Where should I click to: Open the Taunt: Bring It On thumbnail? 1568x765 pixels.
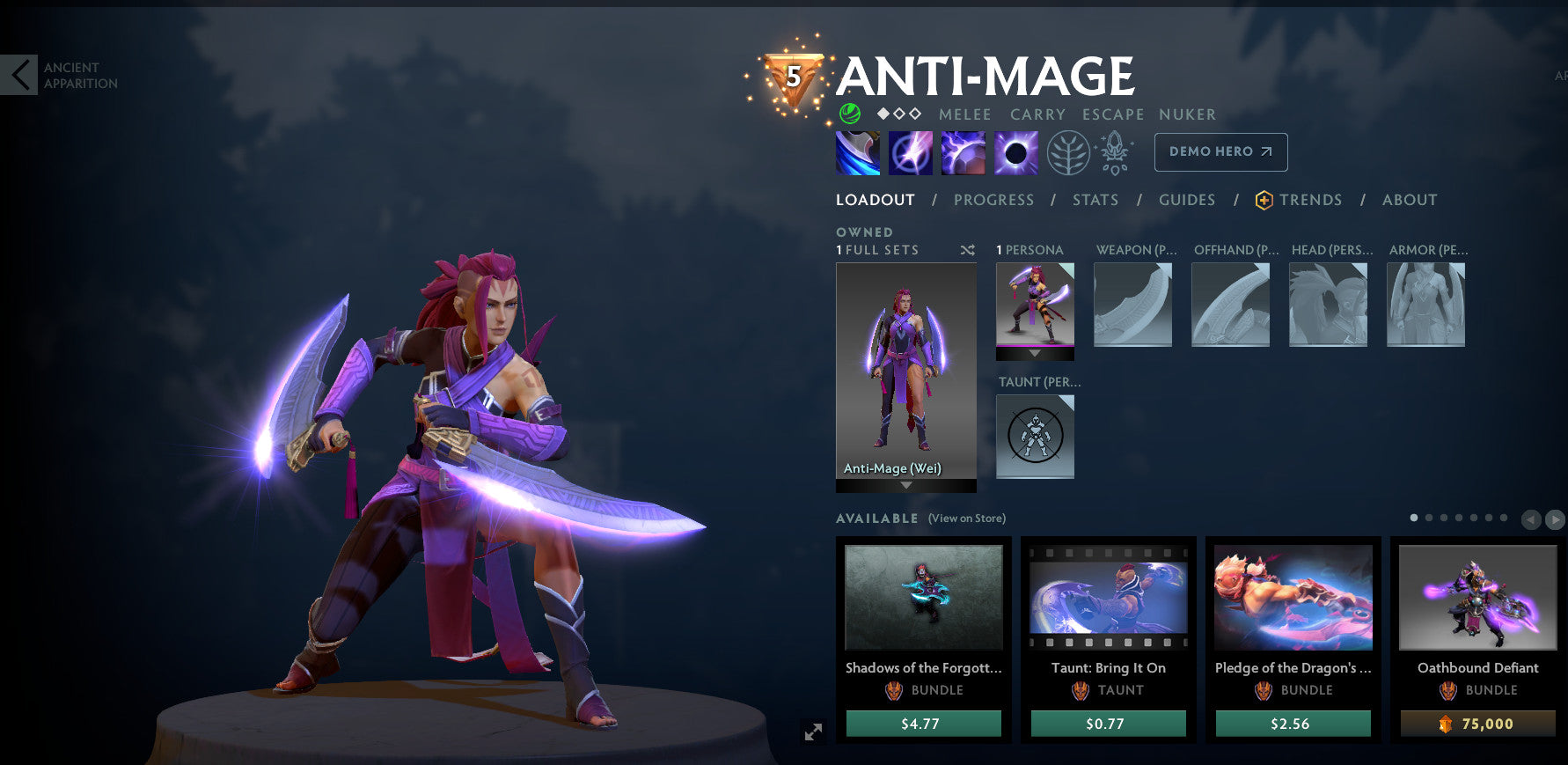point(1108,599)
